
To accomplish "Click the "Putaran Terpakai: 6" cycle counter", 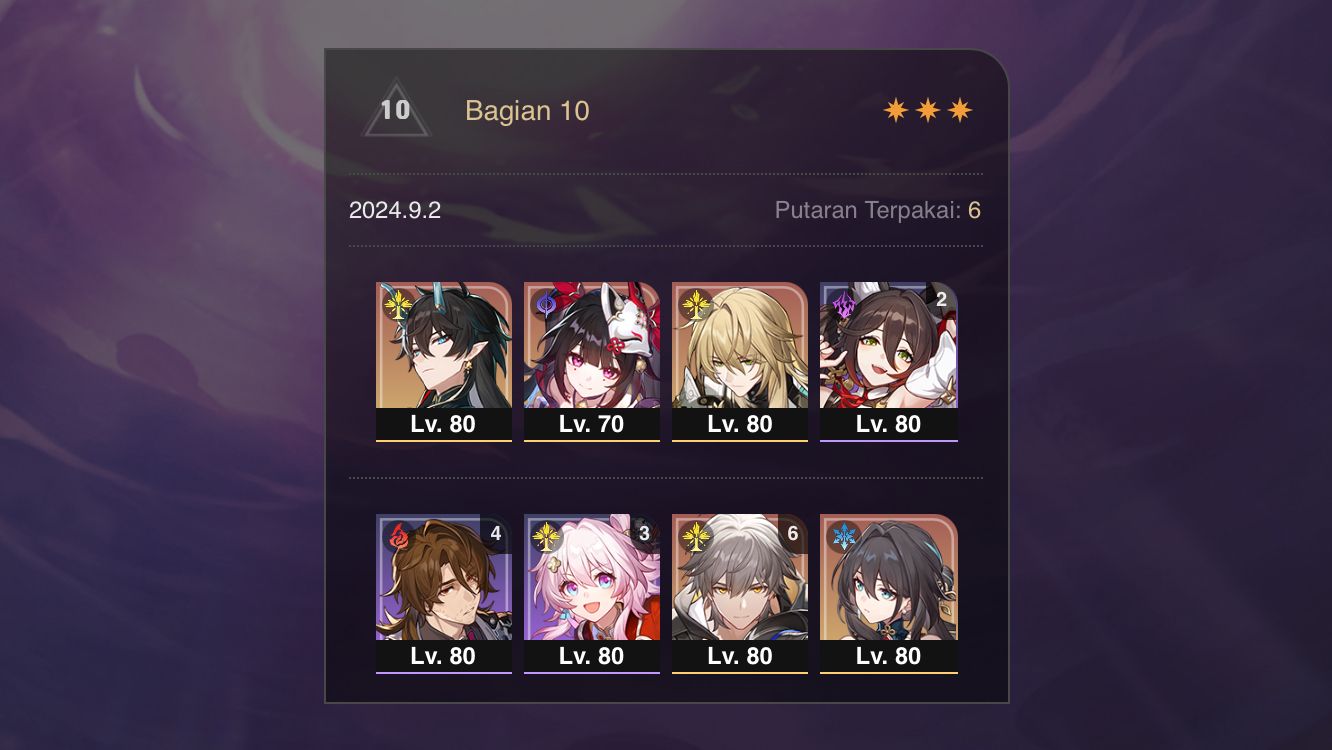I will pyautogui.click(x=877, y=210).
